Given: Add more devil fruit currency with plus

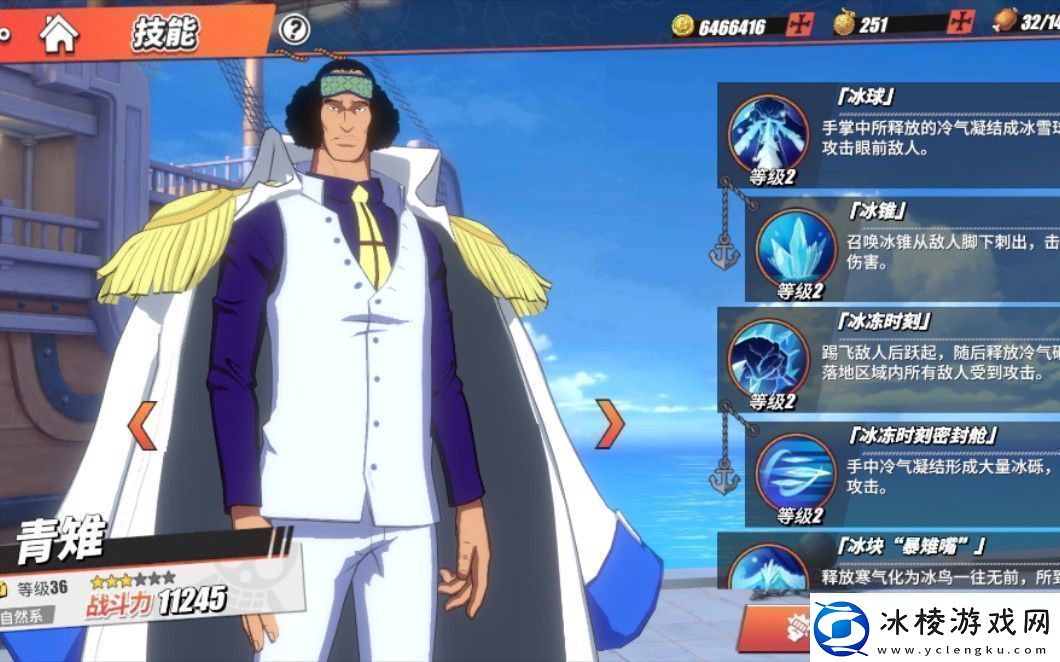Looking at the screenshot, I should pyautogui.click(x=962, y=23).
